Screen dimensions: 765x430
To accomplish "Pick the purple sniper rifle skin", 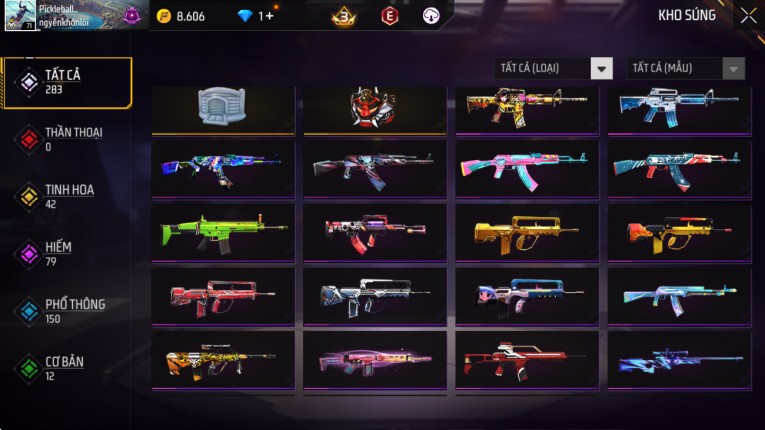I will [x=679, y=359].
